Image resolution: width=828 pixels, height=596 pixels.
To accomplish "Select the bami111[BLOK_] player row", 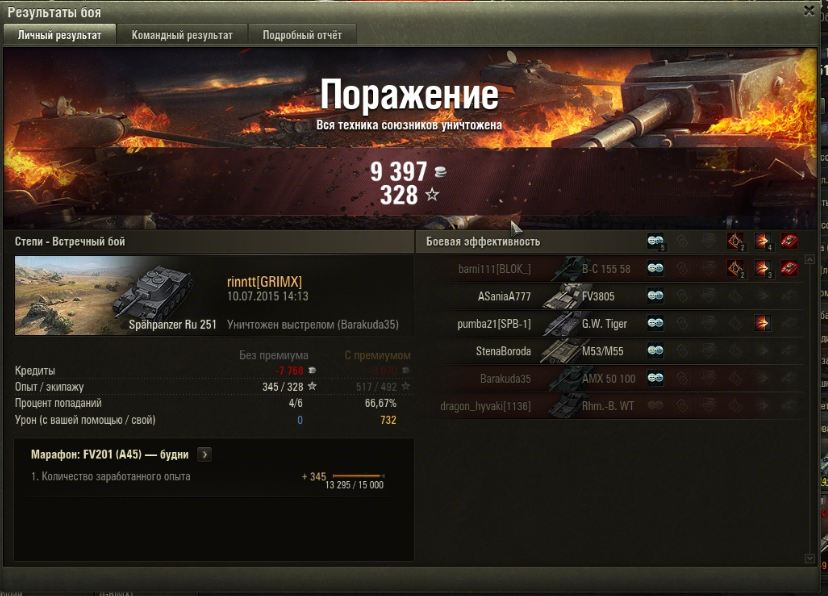I will pyautogui.click(x=610, y=268).
